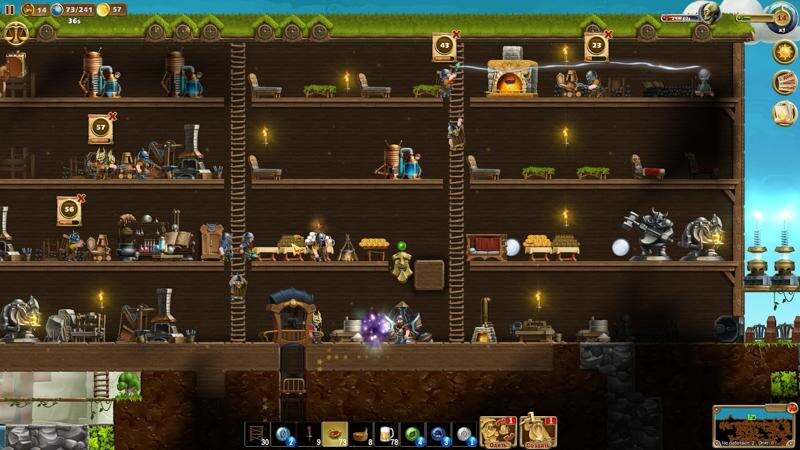The height and width of the screenshot is (450, 800).
Task: Select the scaffolding hotbar slot
Action: [x=257, y=433]
